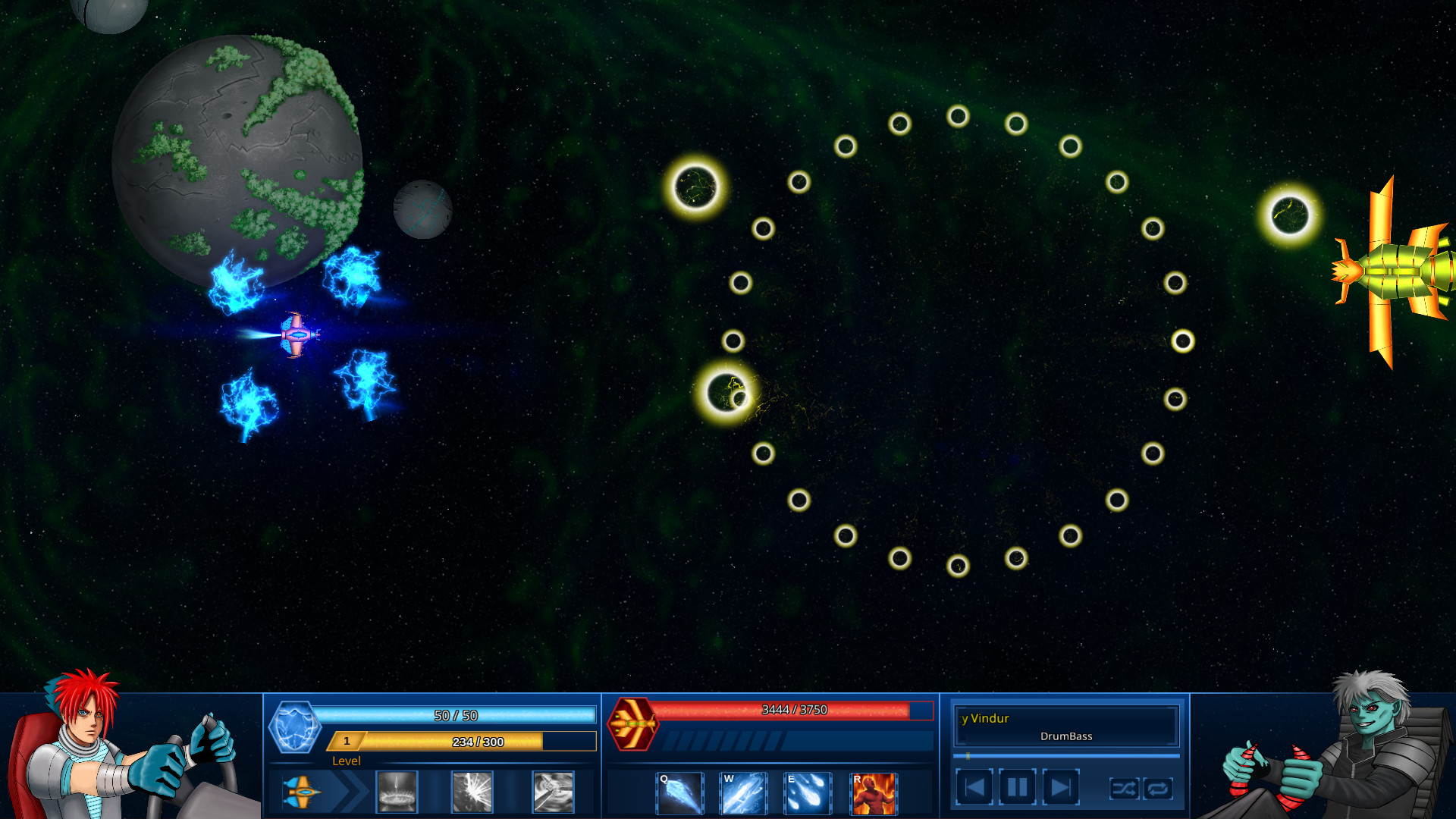Screen dimensions: 1456x819
Task: Open the blue shield emblem portrait
Action: click(295, 726)
